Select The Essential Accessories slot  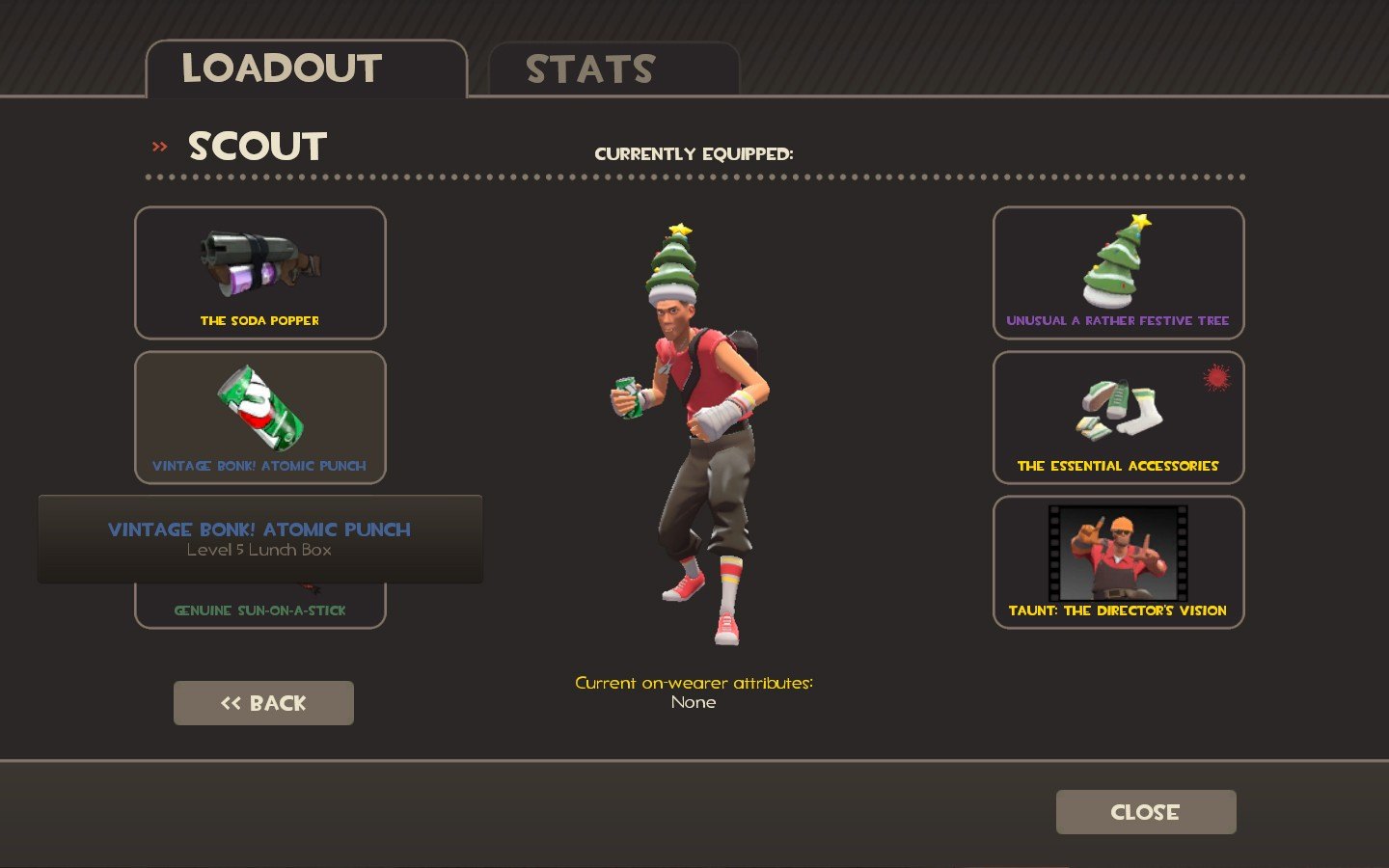[x=1118, y=418]
